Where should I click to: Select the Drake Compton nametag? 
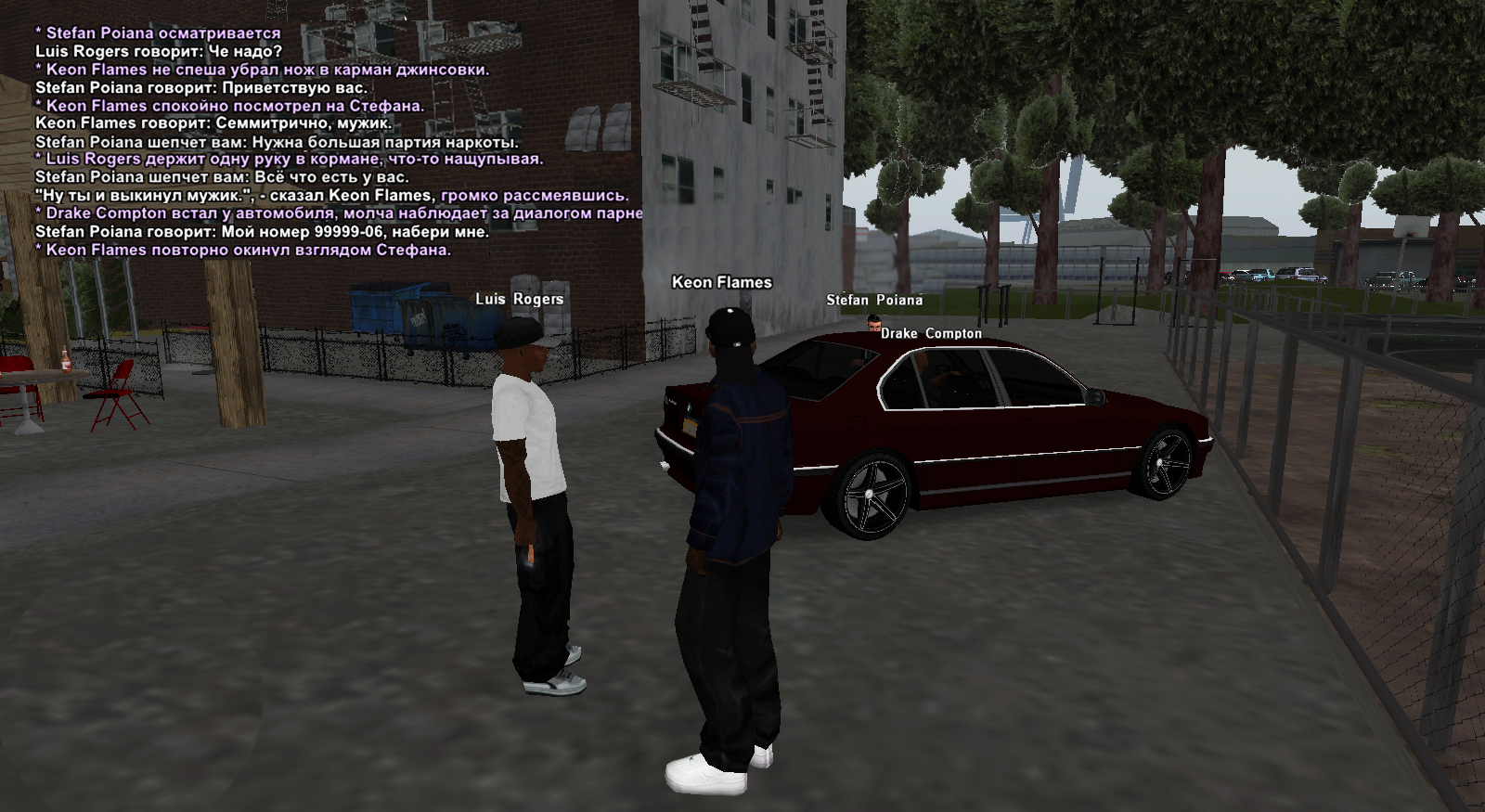(x=931, y=333)
